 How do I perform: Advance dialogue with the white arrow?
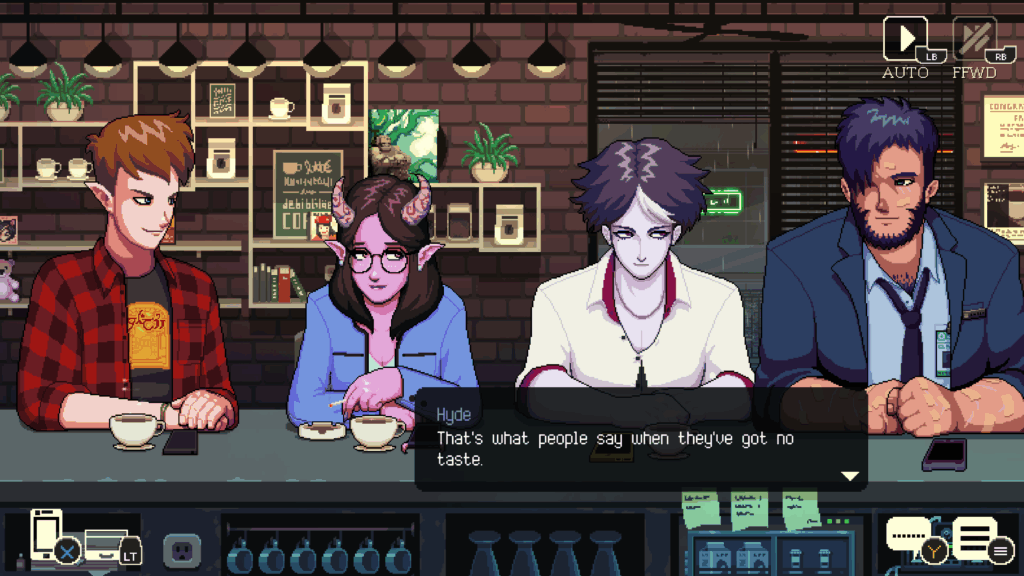coord(850,476)
